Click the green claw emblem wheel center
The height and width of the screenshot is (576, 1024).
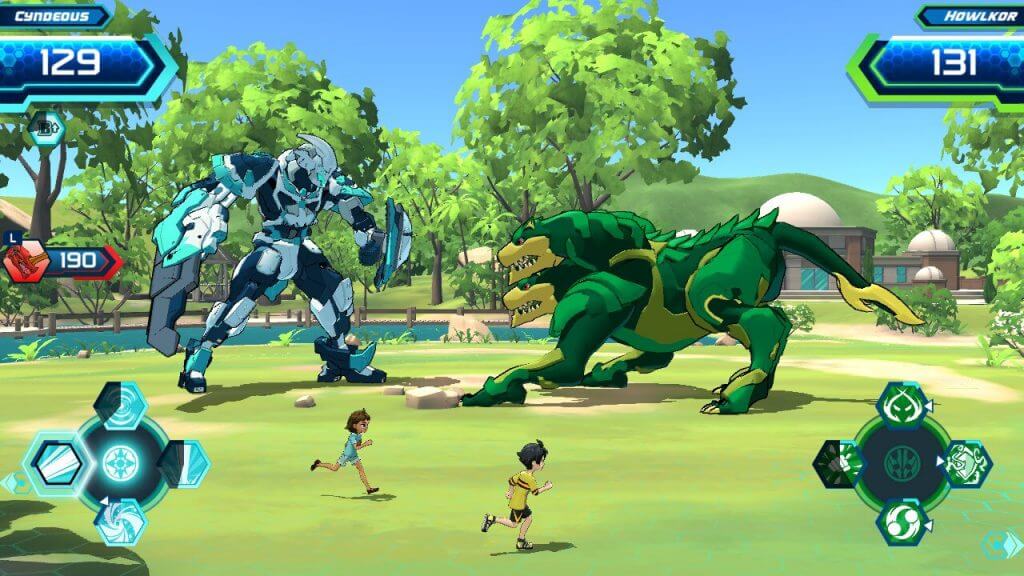[x=902, y=464]
